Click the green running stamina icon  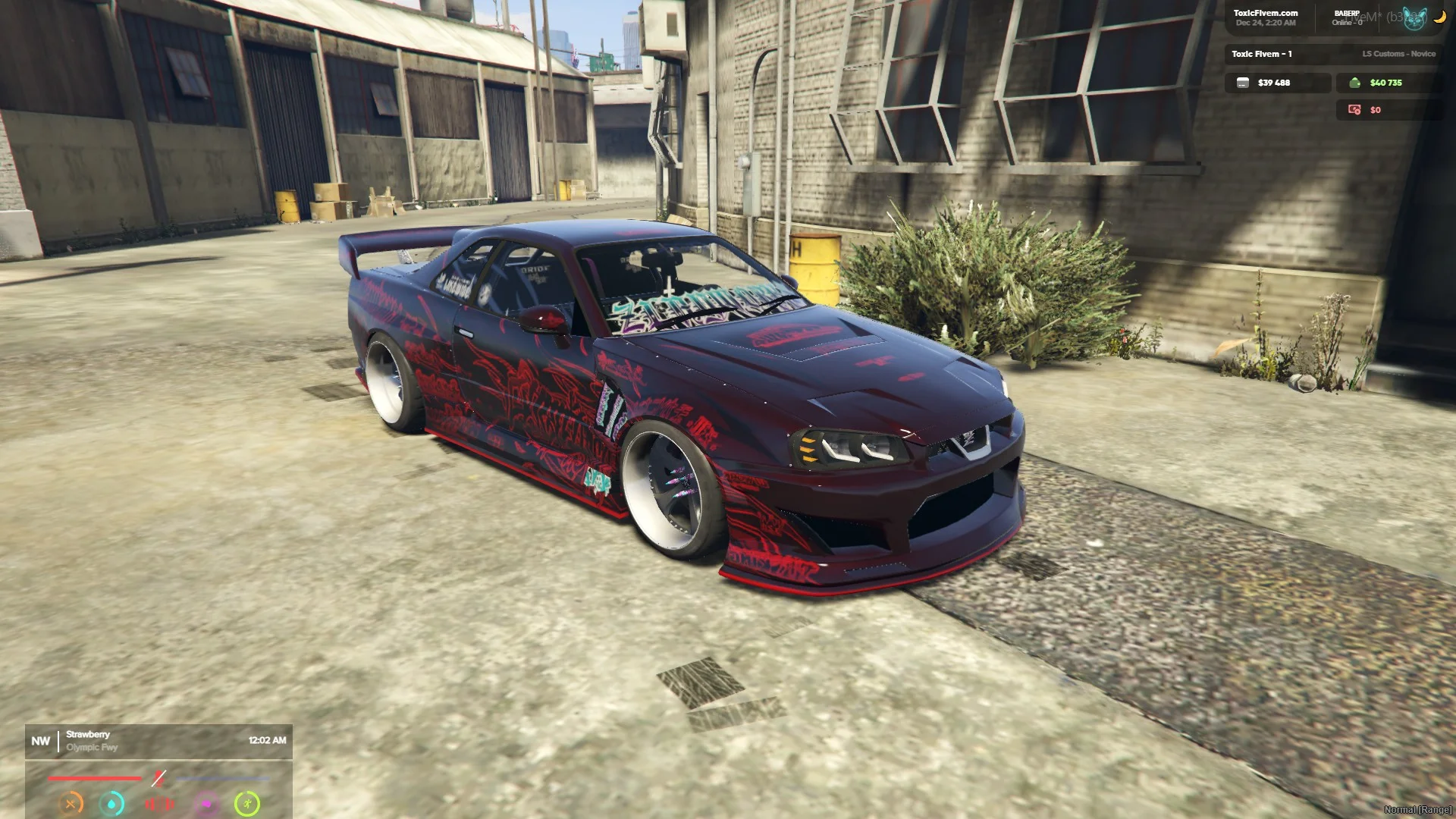(x=247, y=804)
